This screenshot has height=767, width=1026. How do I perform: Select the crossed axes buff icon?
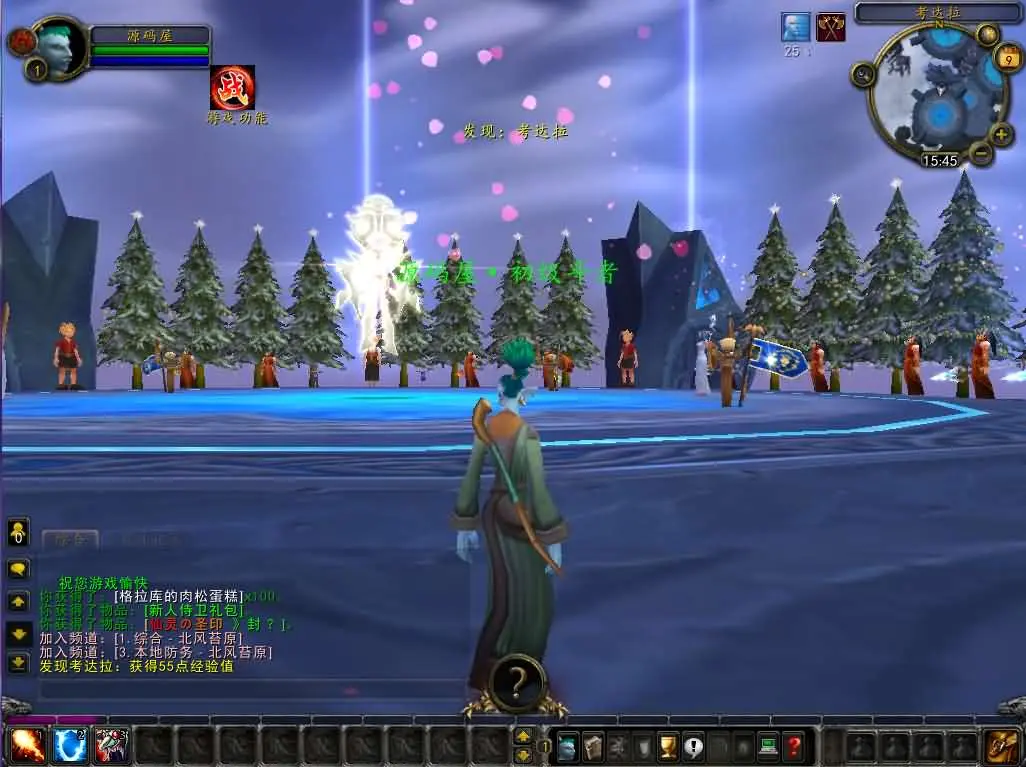click(x=830, y=27)
